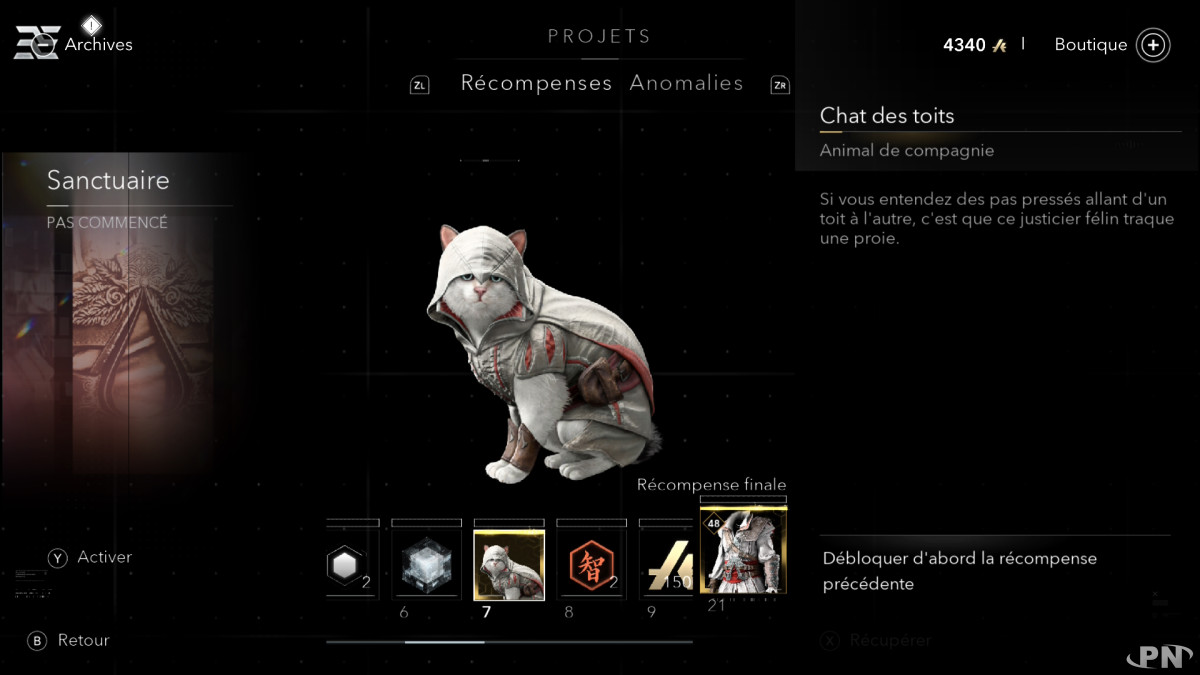Open the Archives menu

click(73, 44)
